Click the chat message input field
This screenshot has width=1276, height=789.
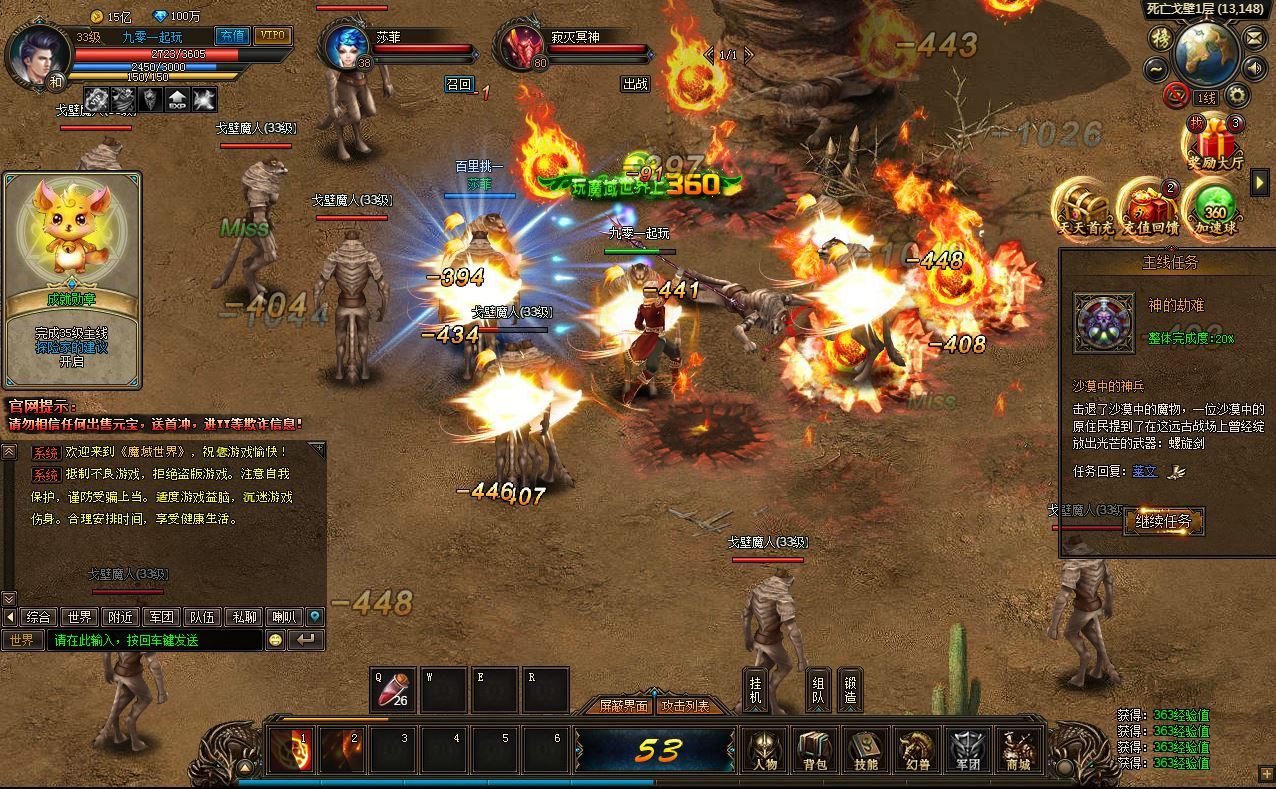coord(155,640)
